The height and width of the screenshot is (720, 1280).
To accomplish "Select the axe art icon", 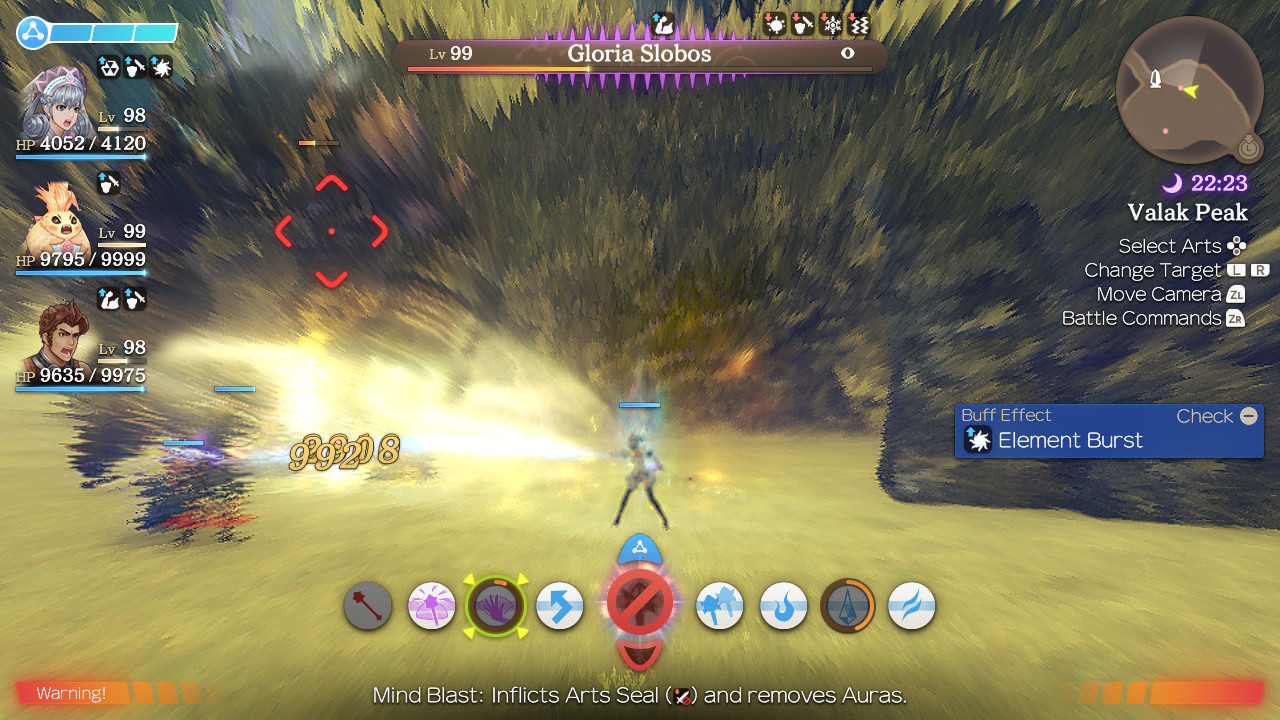I will coord(719,605).
